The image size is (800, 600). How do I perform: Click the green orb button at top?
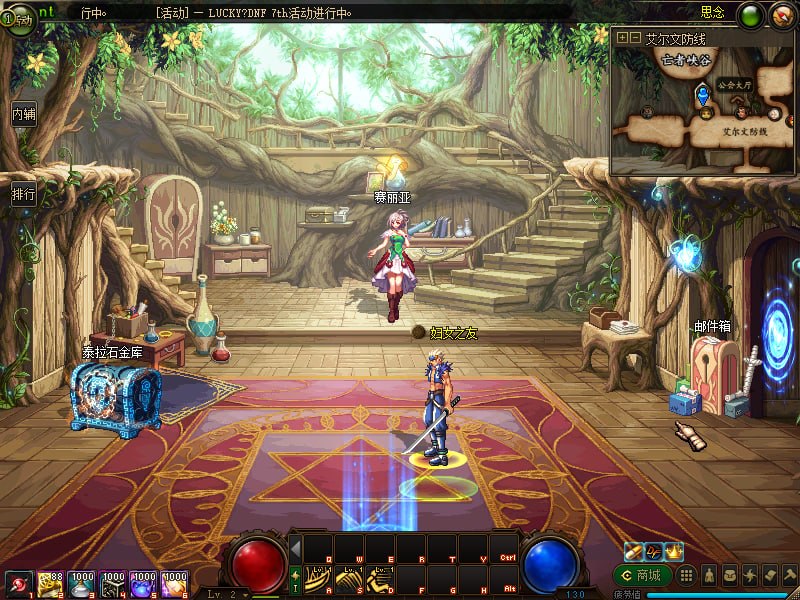click(x=749, y=15)
